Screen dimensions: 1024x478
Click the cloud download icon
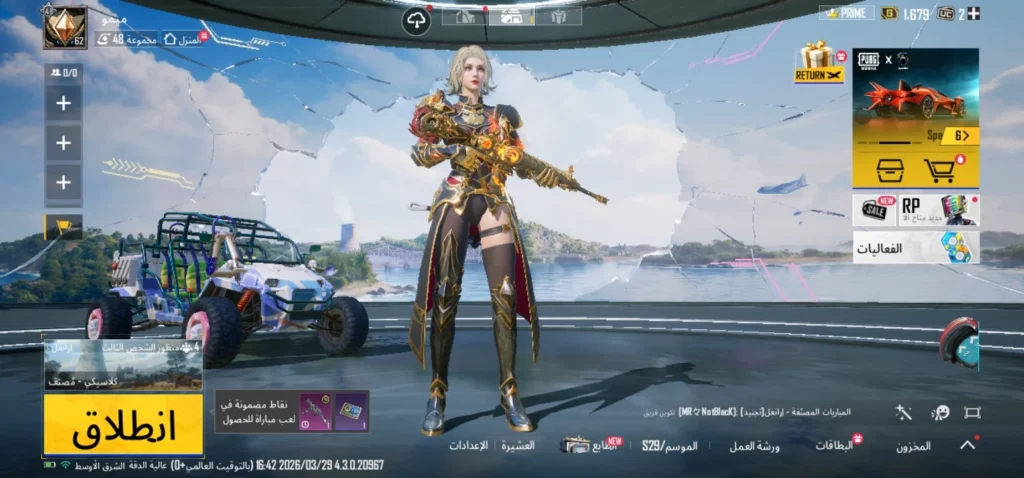coord(416,21)
